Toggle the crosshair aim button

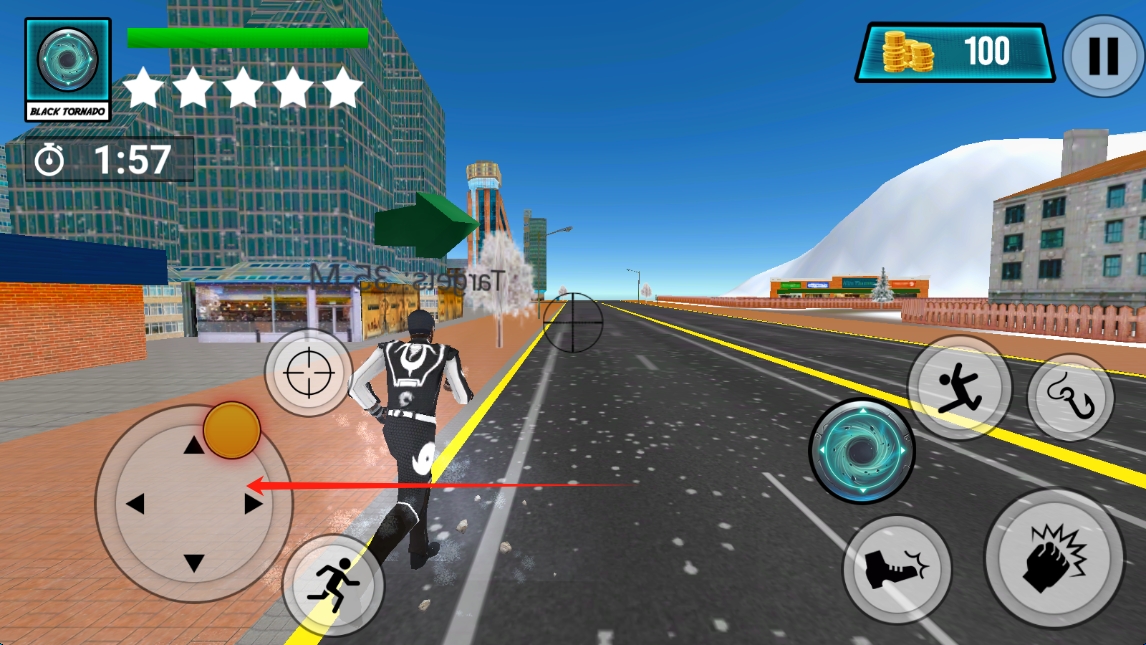click(x=308, y=373)
